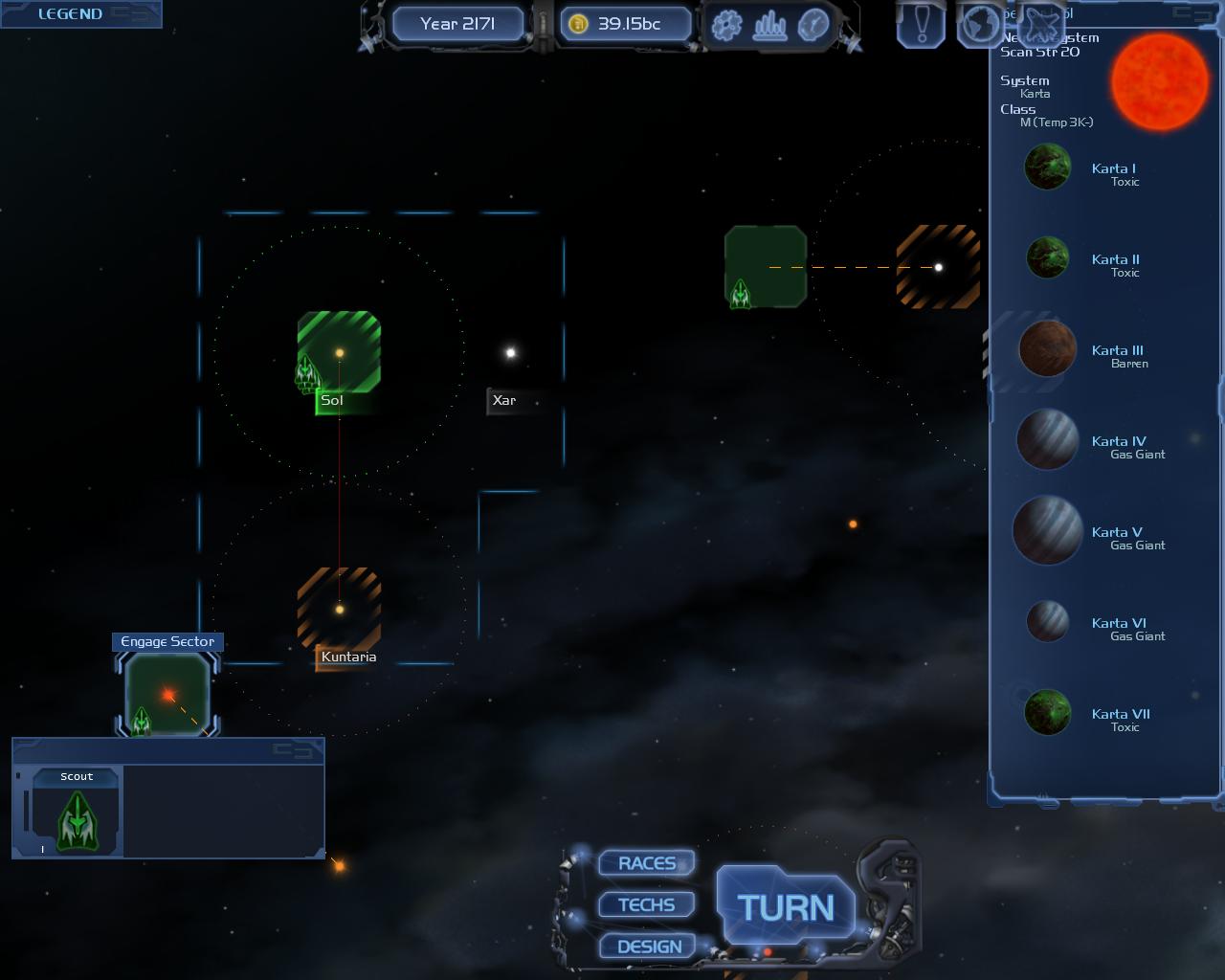This screenshot has height=980, width=1225.
Task: Select the Kuntaria system label
Action: pos(348,657)
